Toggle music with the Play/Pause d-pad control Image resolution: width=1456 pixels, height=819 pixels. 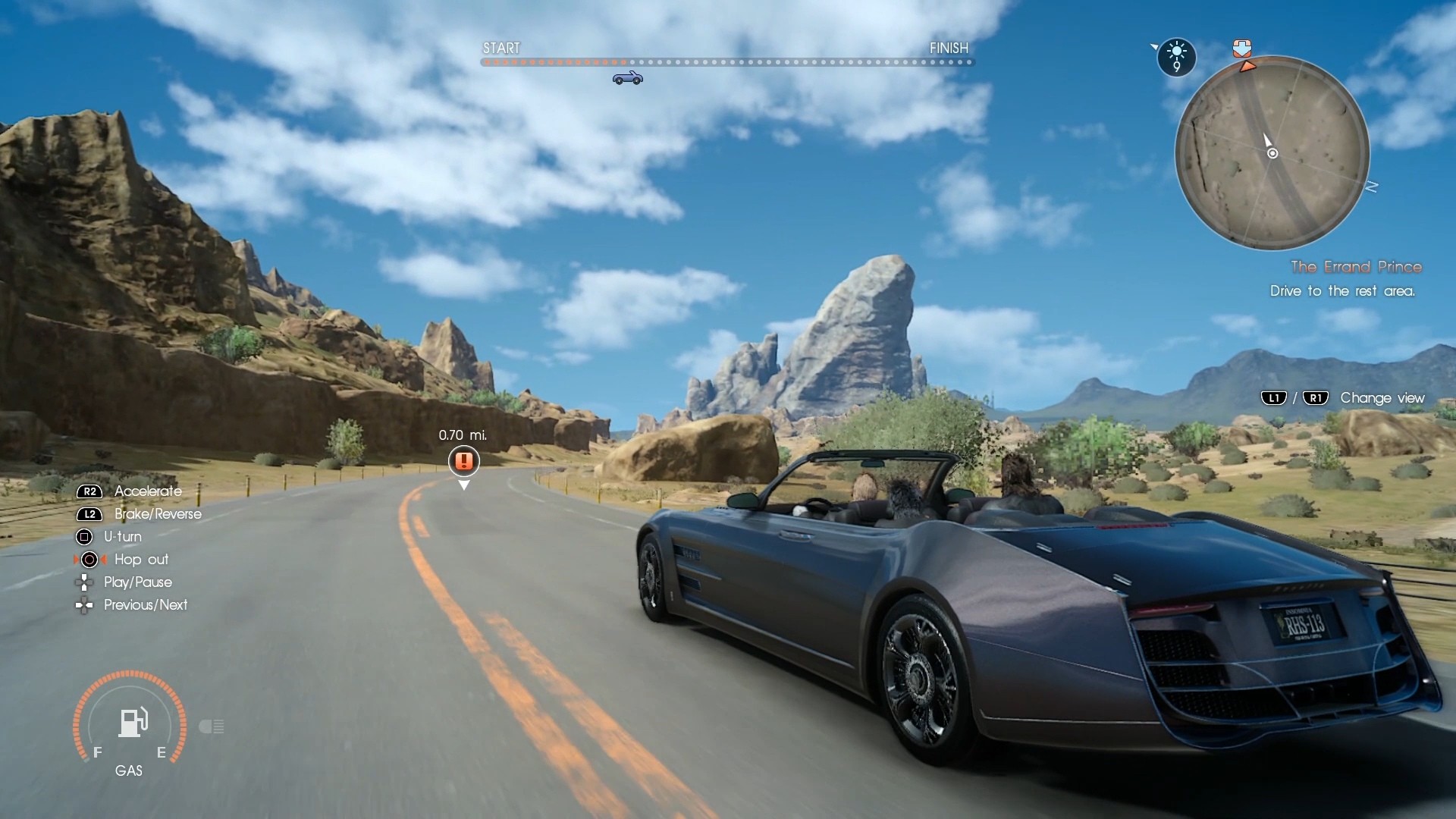click(x=83, y=582)
